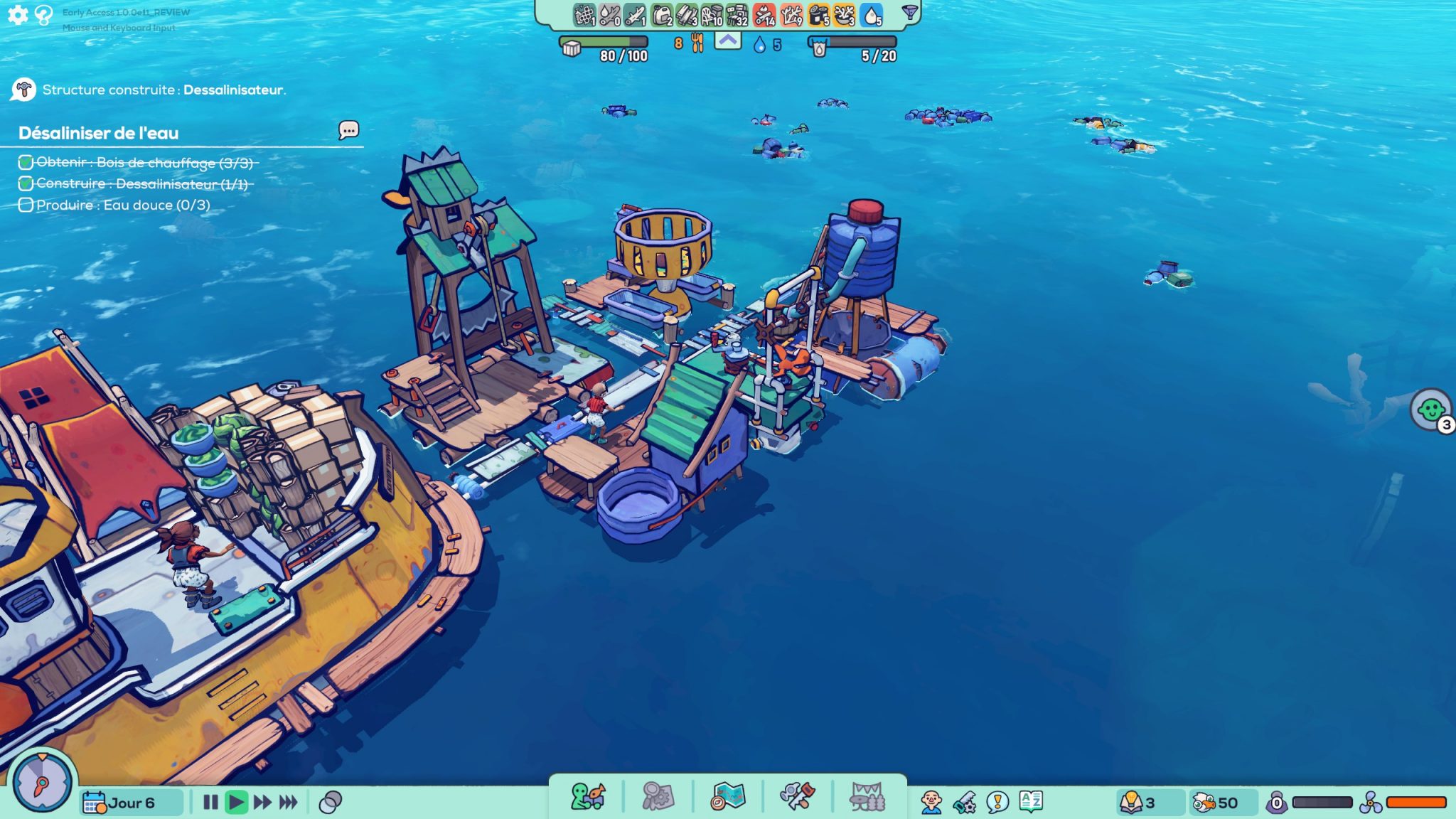Open the resource filter funnel

(909, 12)
